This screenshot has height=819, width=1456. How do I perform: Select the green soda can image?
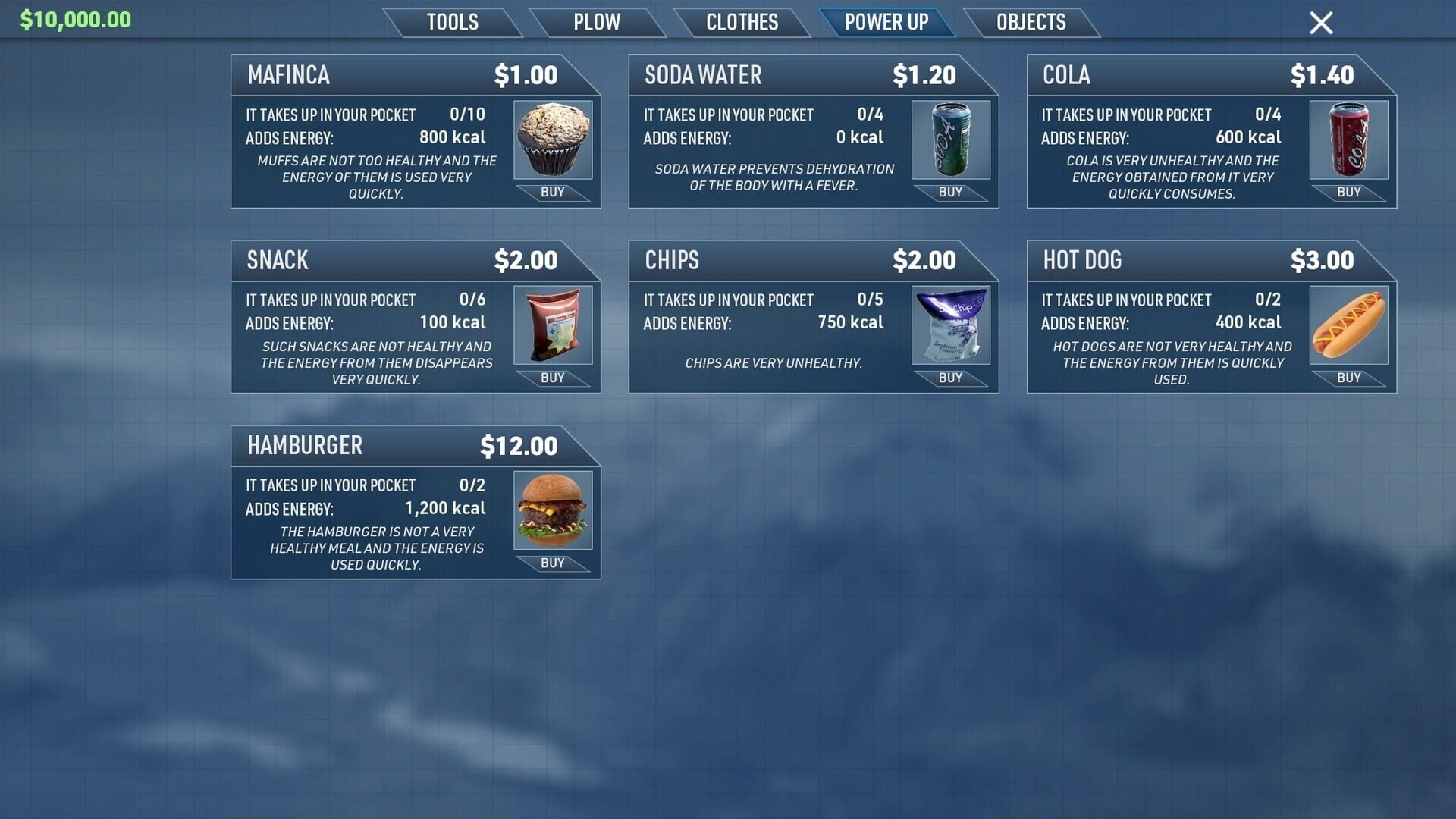pyautogui.click(x=951, y=140)
